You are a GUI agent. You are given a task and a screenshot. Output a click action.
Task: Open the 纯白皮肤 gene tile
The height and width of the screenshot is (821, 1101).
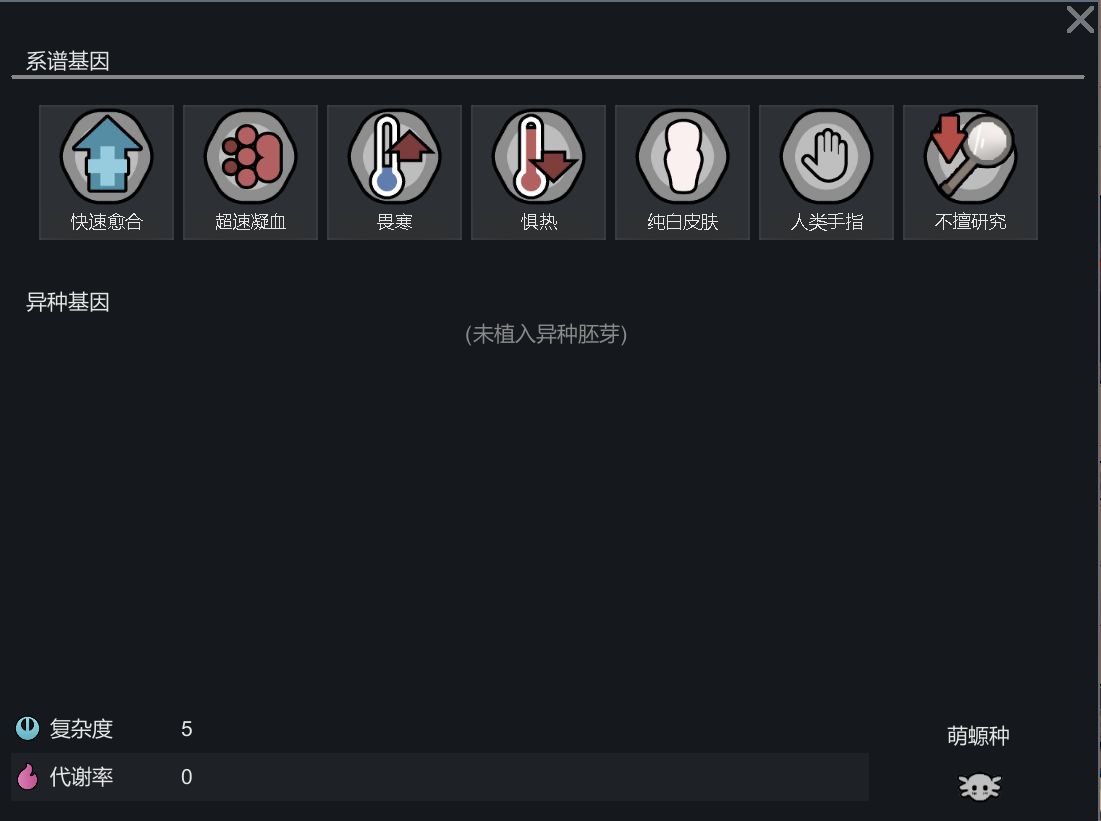tap(682, 172)
